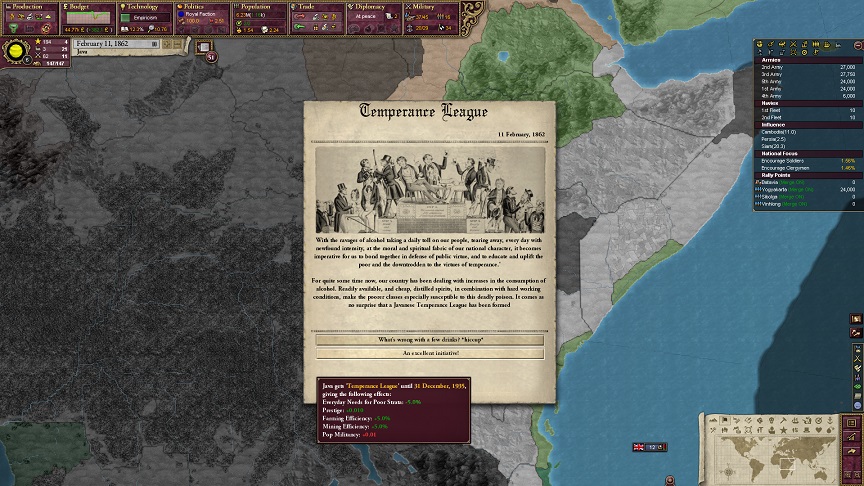Open the Budget tab
864x486 pixels.
tap(88, 7)
